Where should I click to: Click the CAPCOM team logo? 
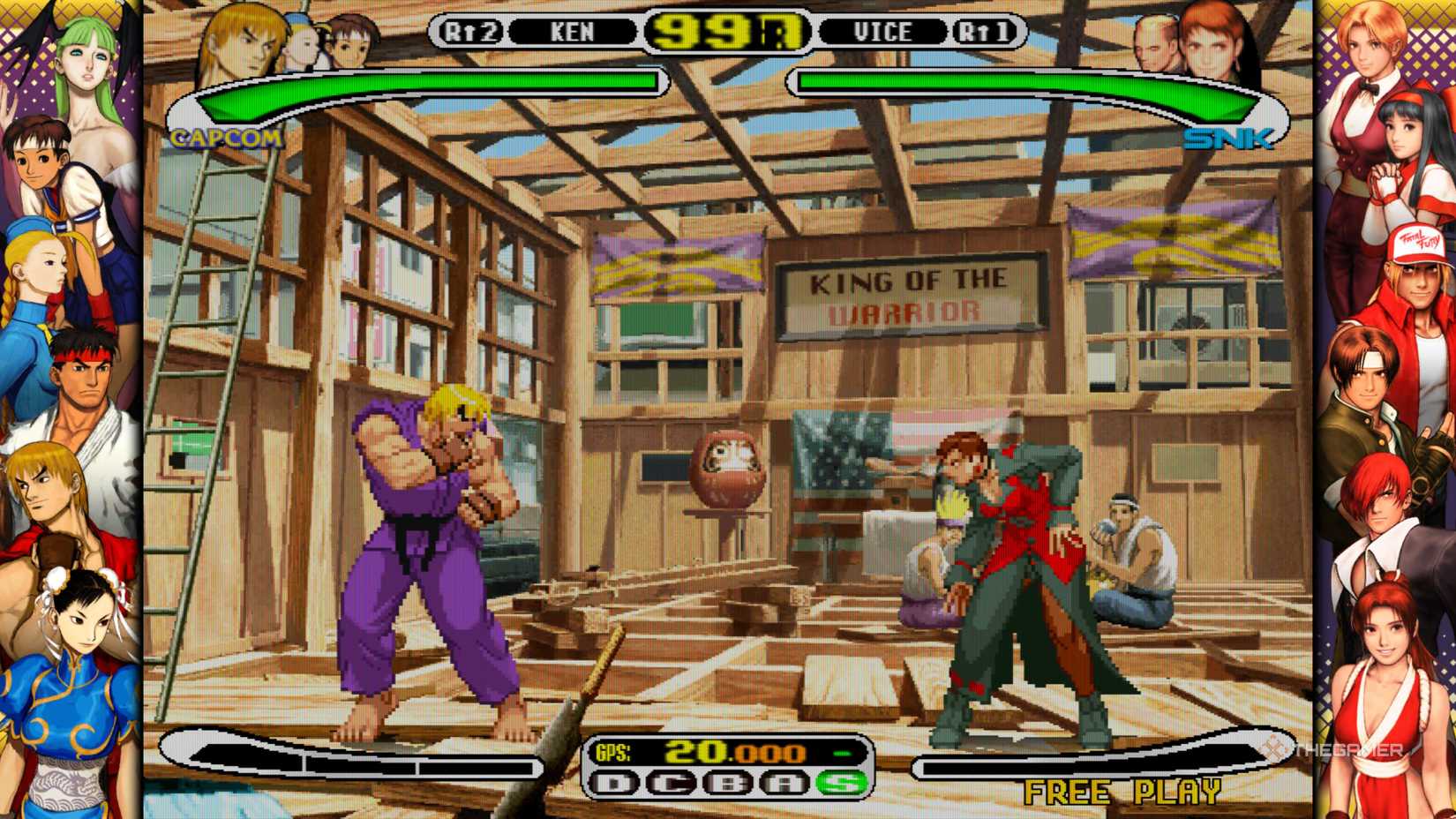(x=226, y=136)
